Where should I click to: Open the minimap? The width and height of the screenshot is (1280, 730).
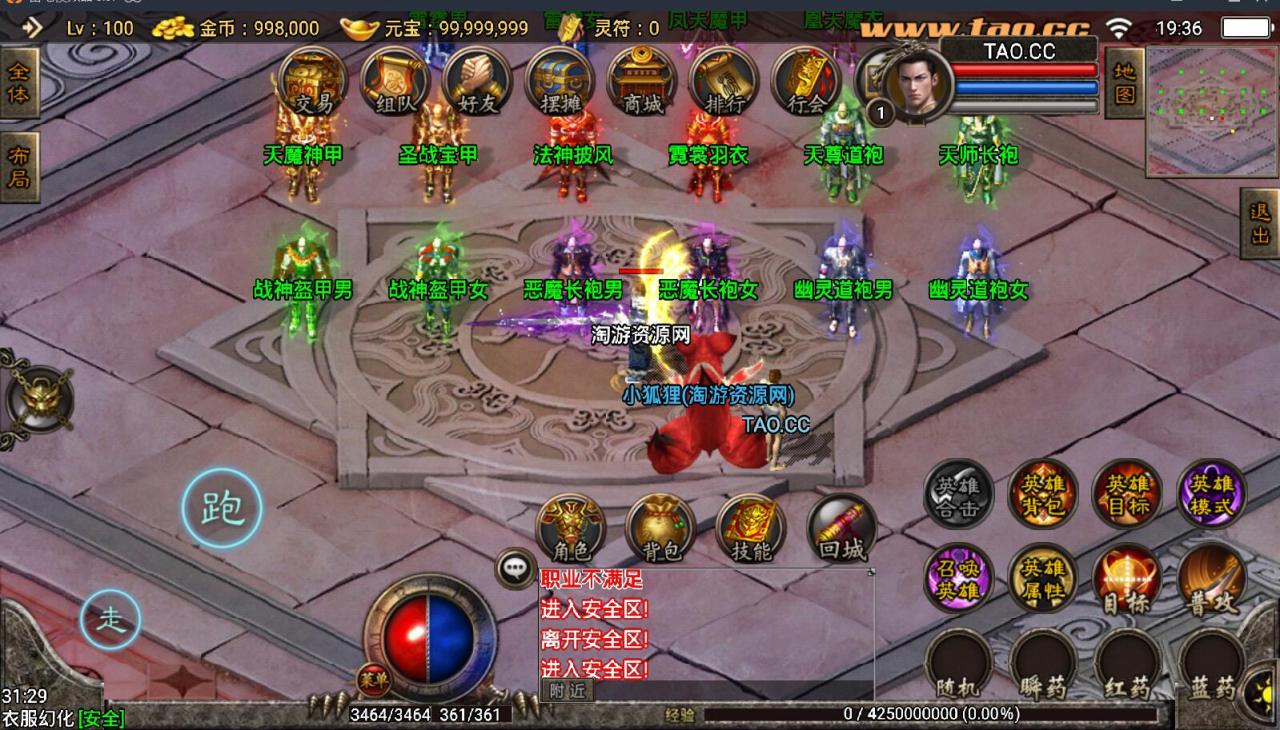pyautogui.click(x=1211, y=110)
